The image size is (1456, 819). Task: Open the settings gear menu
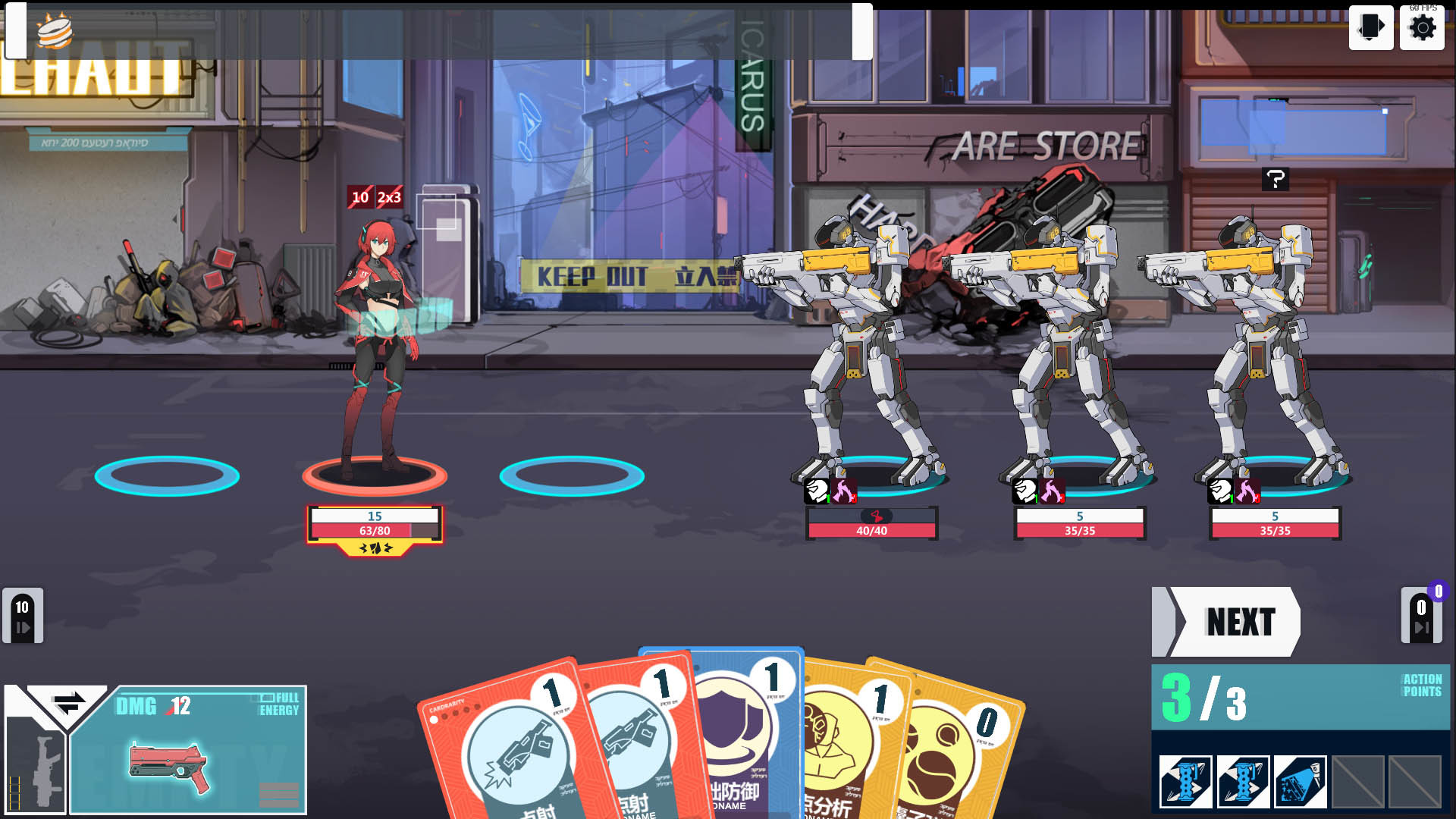[1422, 28]
